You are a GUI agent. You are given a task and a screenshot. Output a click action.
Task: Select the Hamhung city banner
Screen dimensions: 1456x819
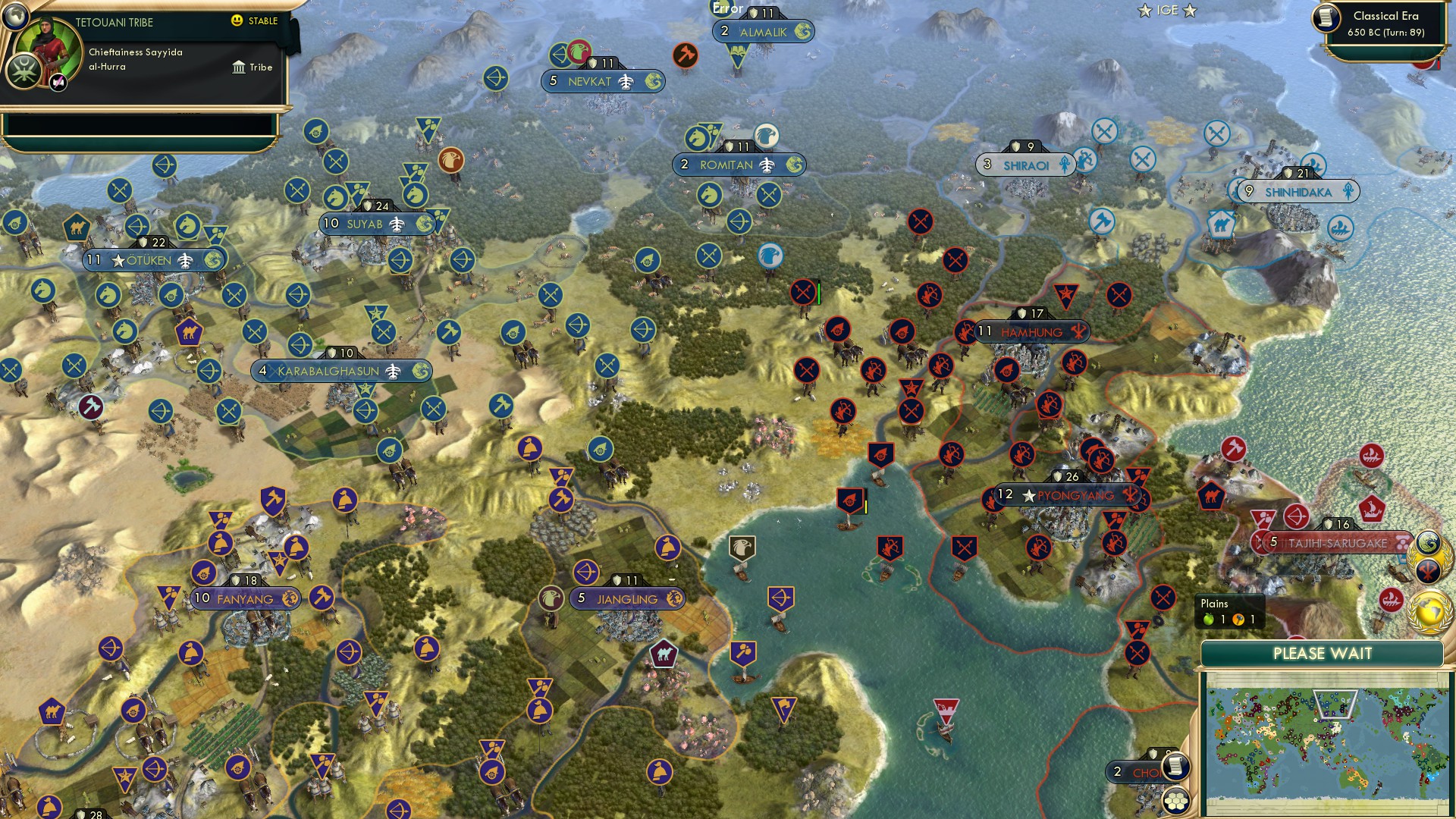click(x=1031, y=332)
